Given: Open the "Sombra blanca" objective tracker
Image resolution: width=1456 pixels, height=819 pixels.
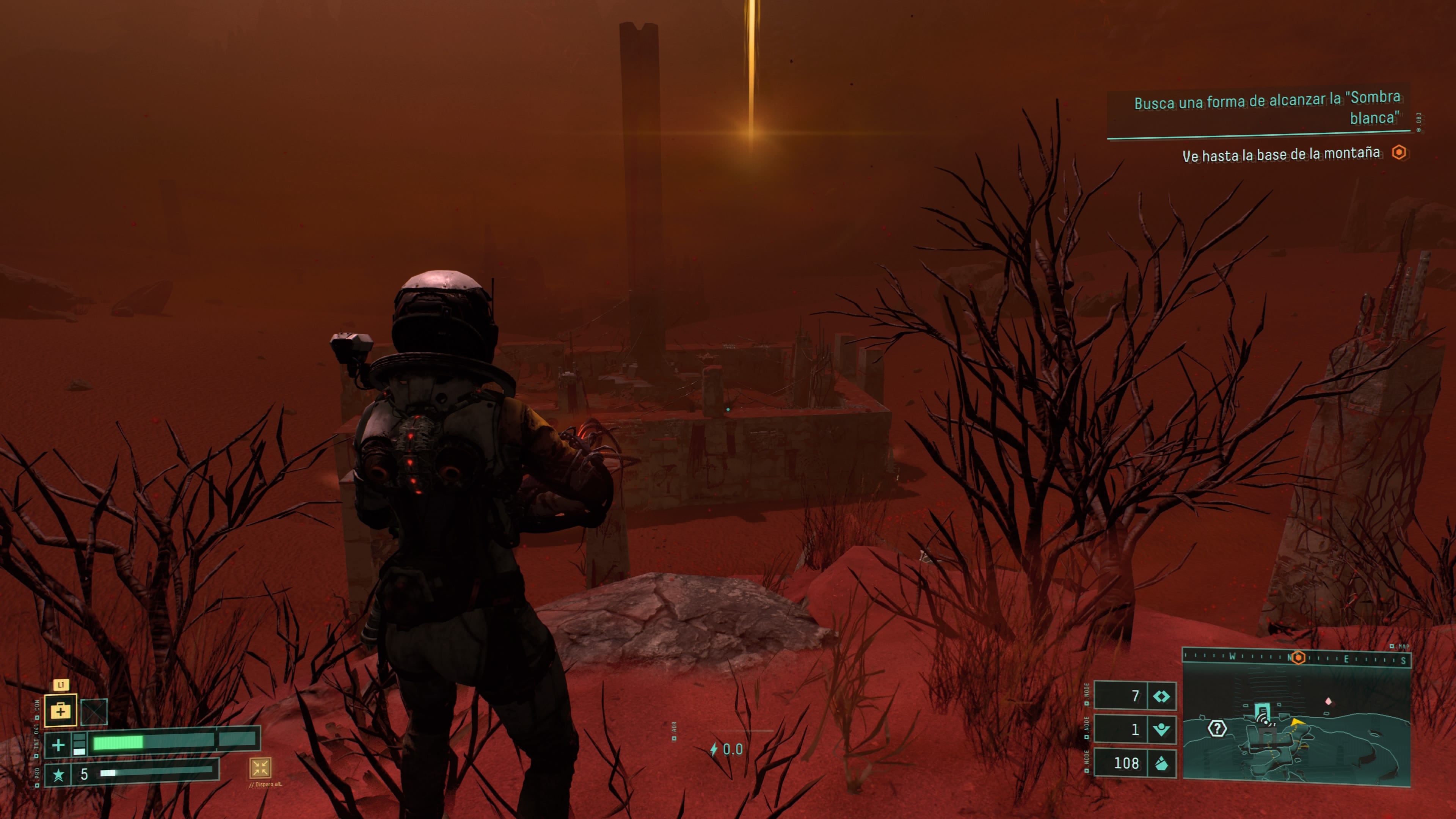Looking at the screenshot, I should coord(1266,108).
